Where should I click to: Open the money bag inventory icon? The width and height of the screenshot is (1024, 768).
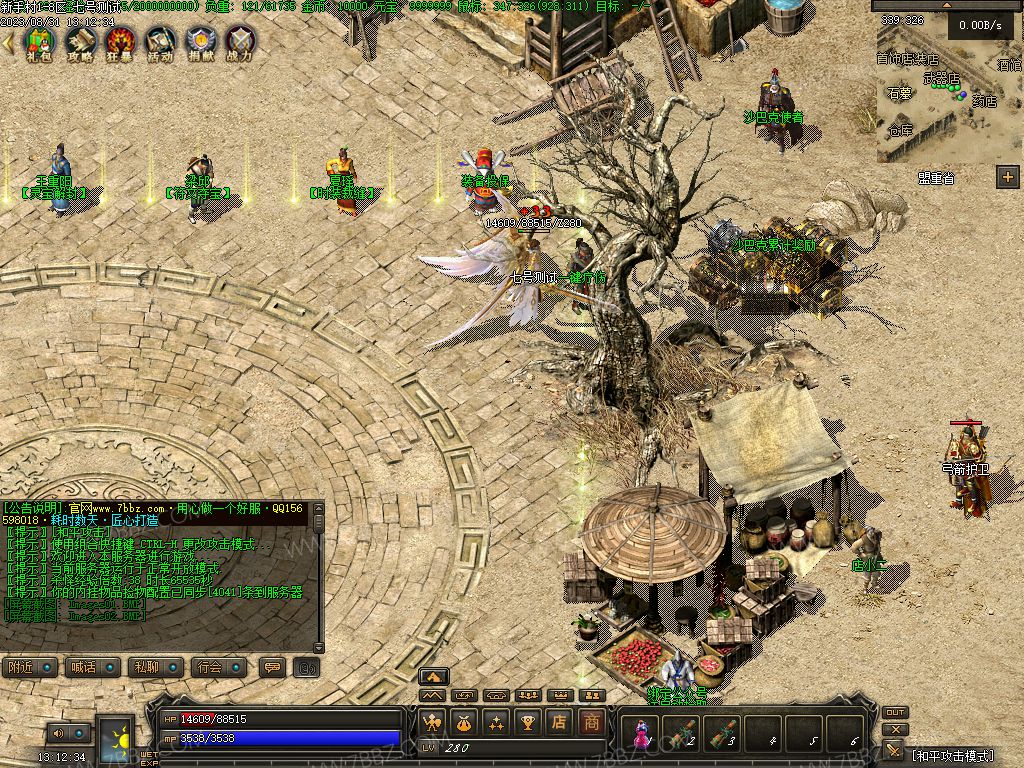click(x=464, y=721)
